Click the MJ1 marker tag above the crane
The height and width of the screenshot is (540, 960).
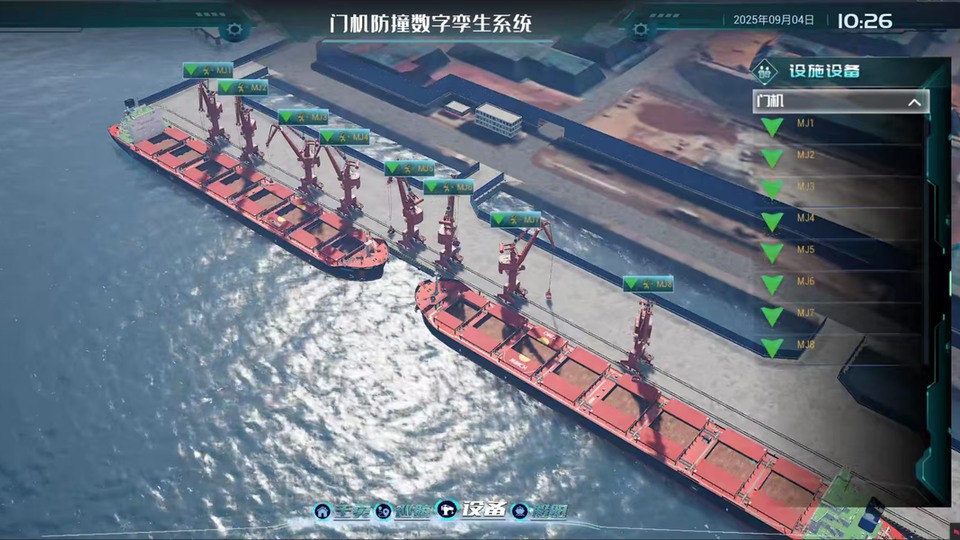coord(208,71)
